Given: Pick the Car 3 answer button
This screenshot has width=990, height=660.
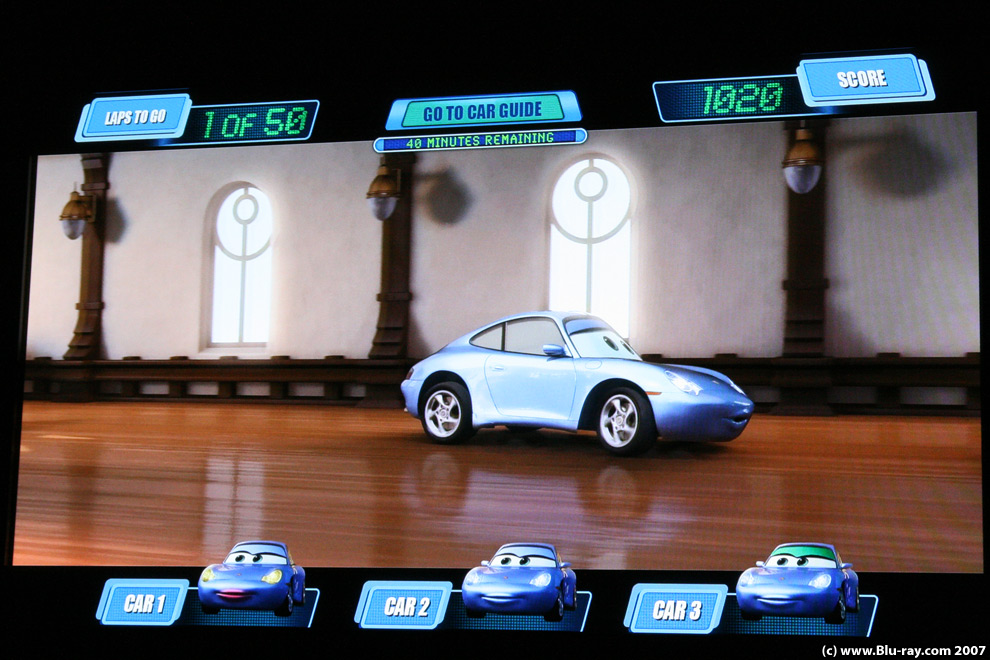Looking at the screenshot, I should pyautogui.click(x=675, y=608).
